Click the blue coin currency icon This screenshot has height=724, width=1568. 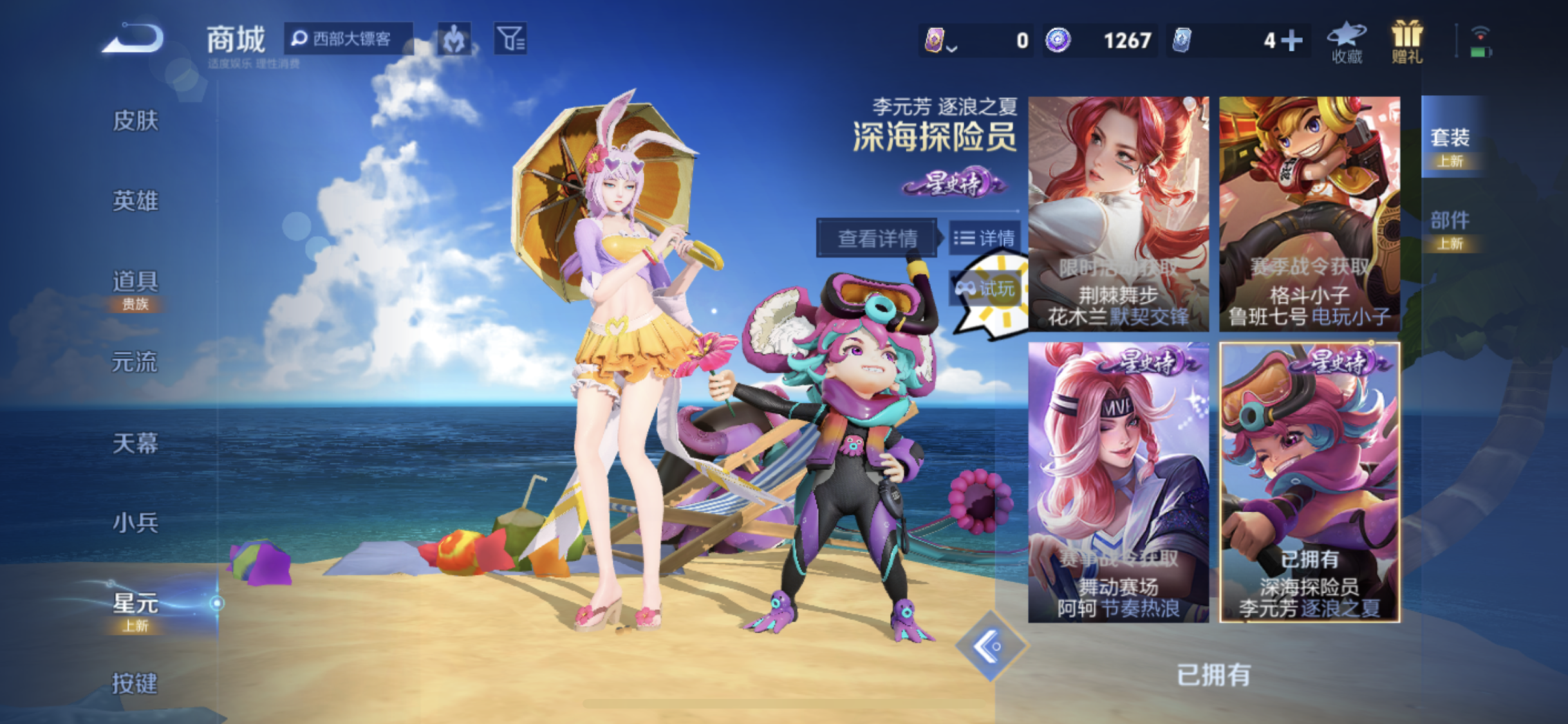click(x=1061, y=40)
